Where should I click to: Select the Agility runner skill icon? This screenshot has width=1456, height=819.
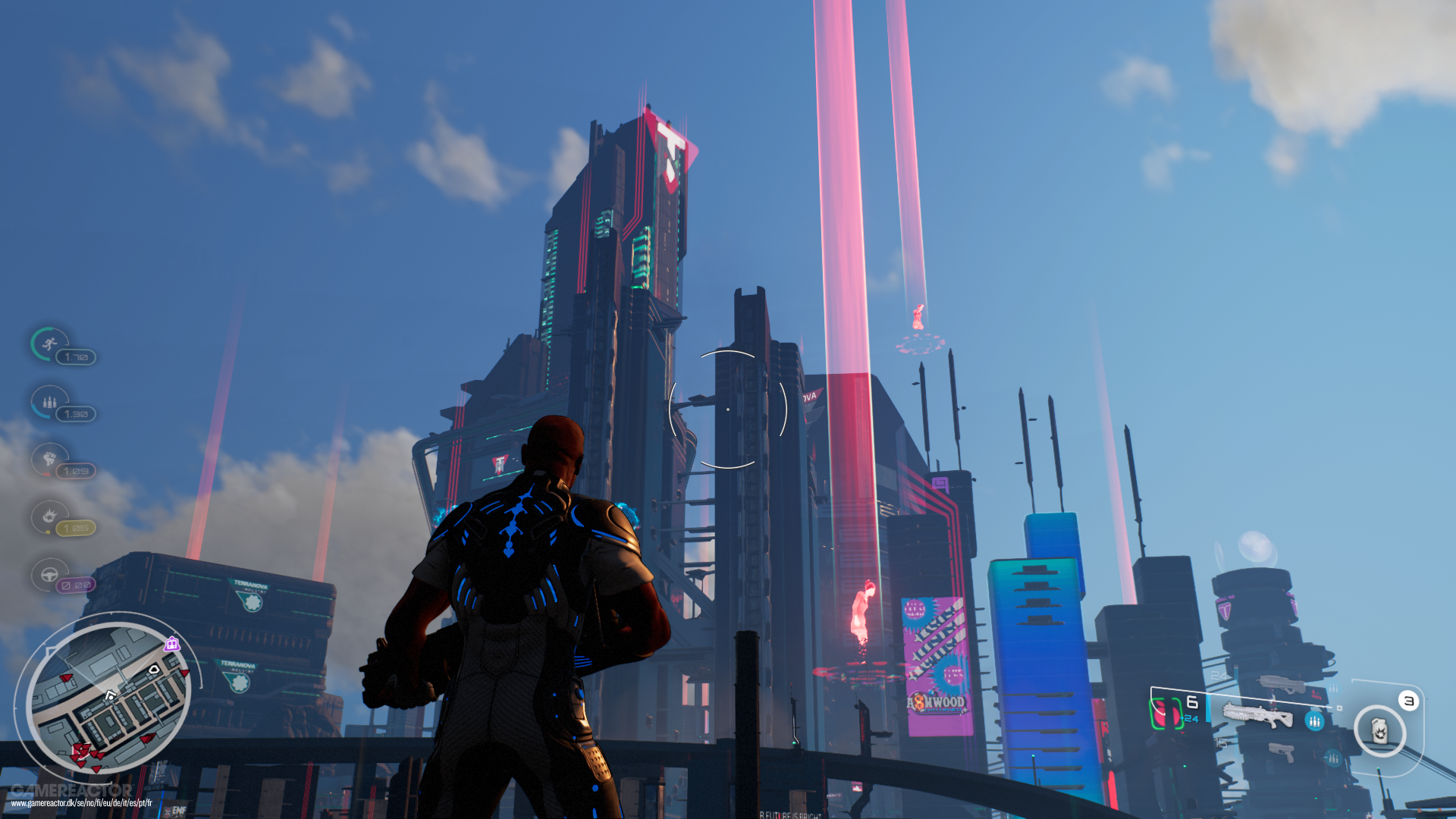(48, 345)
